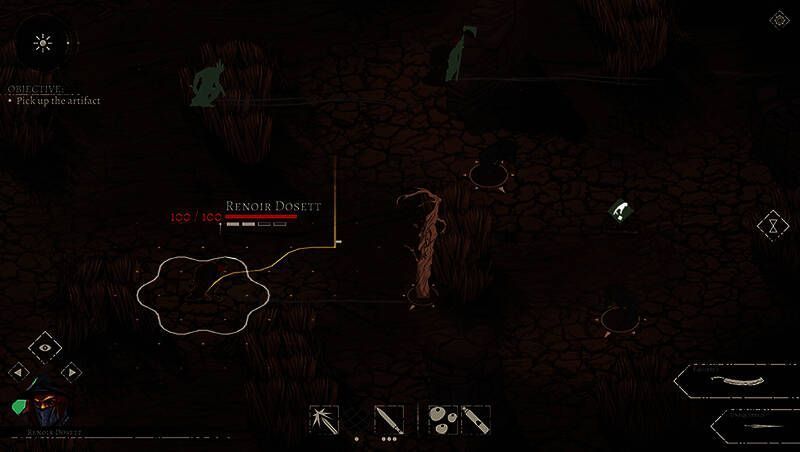Open the settings gear in the top-right corner
The height and width of the screenshot is (452, 800).
point(778,19)
